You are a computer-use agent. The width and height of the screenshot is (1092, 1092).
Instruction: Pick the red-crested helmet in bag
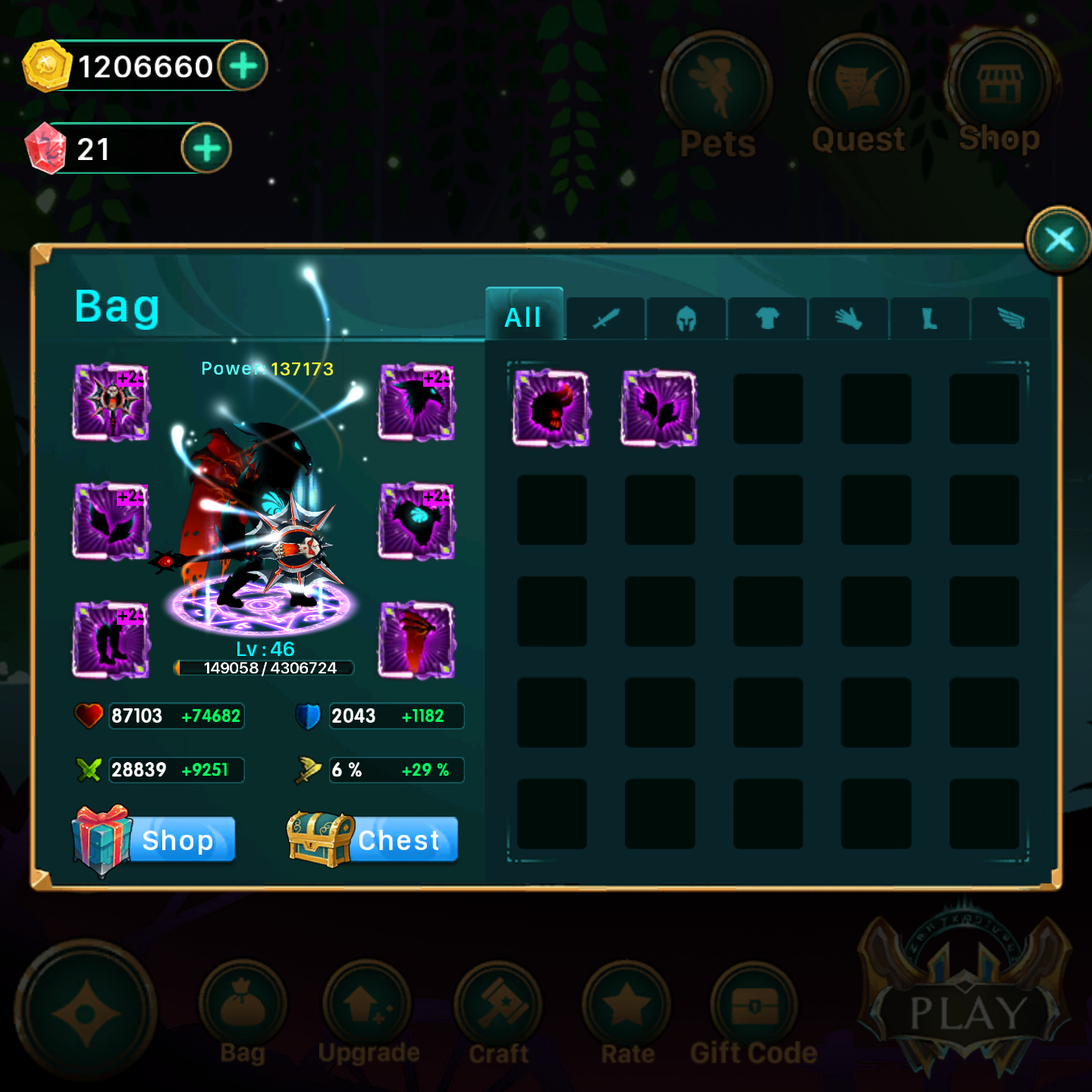pos(551,408)
